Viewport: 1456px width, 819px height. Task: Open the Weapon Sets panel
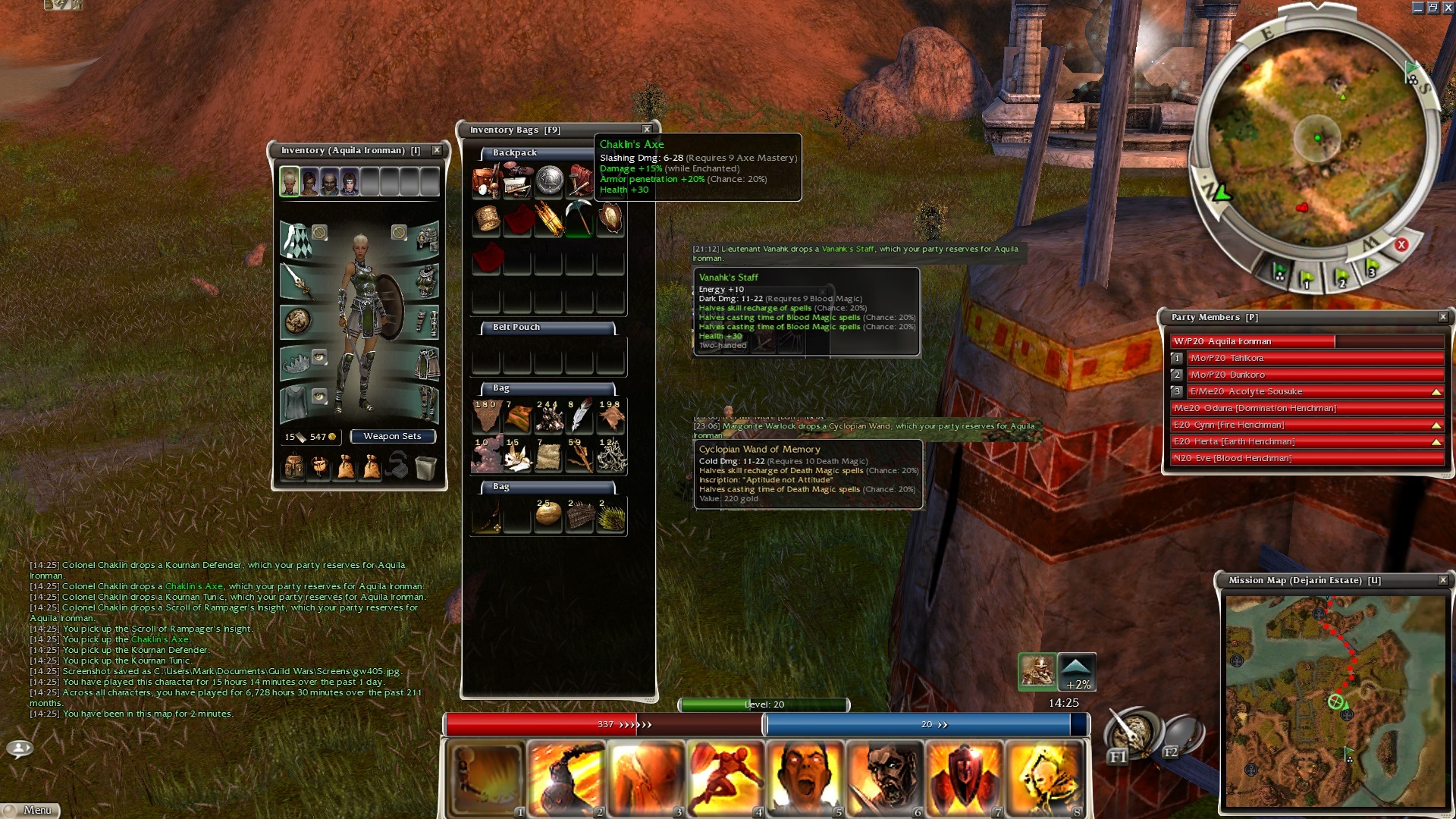[x=391, y=436]
